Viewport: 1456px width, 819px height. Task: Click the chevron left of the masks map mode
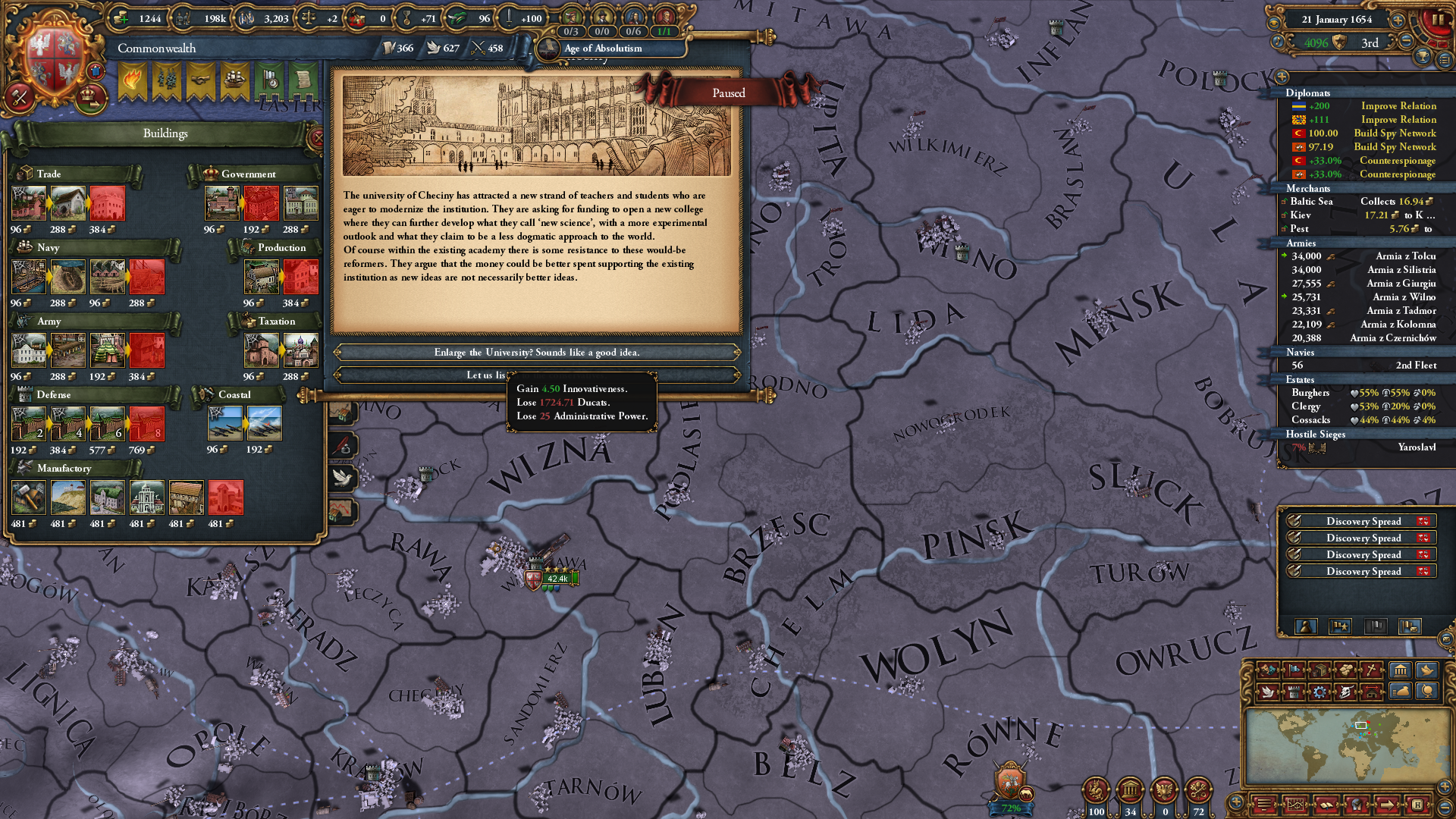[x=1256, y=670]
